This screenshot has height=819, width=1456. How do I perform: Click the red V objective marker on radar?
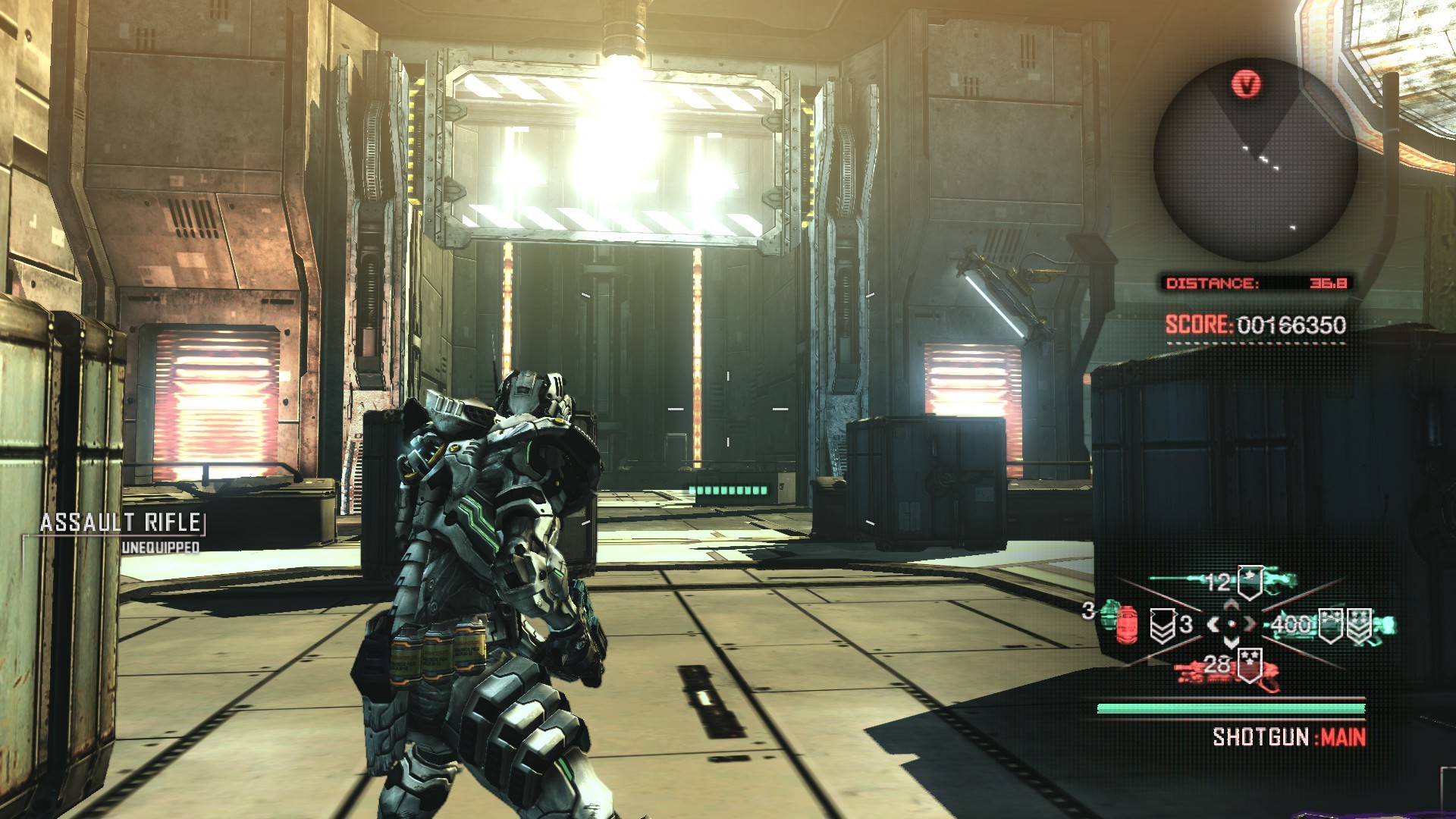[x=1246, y=83]
